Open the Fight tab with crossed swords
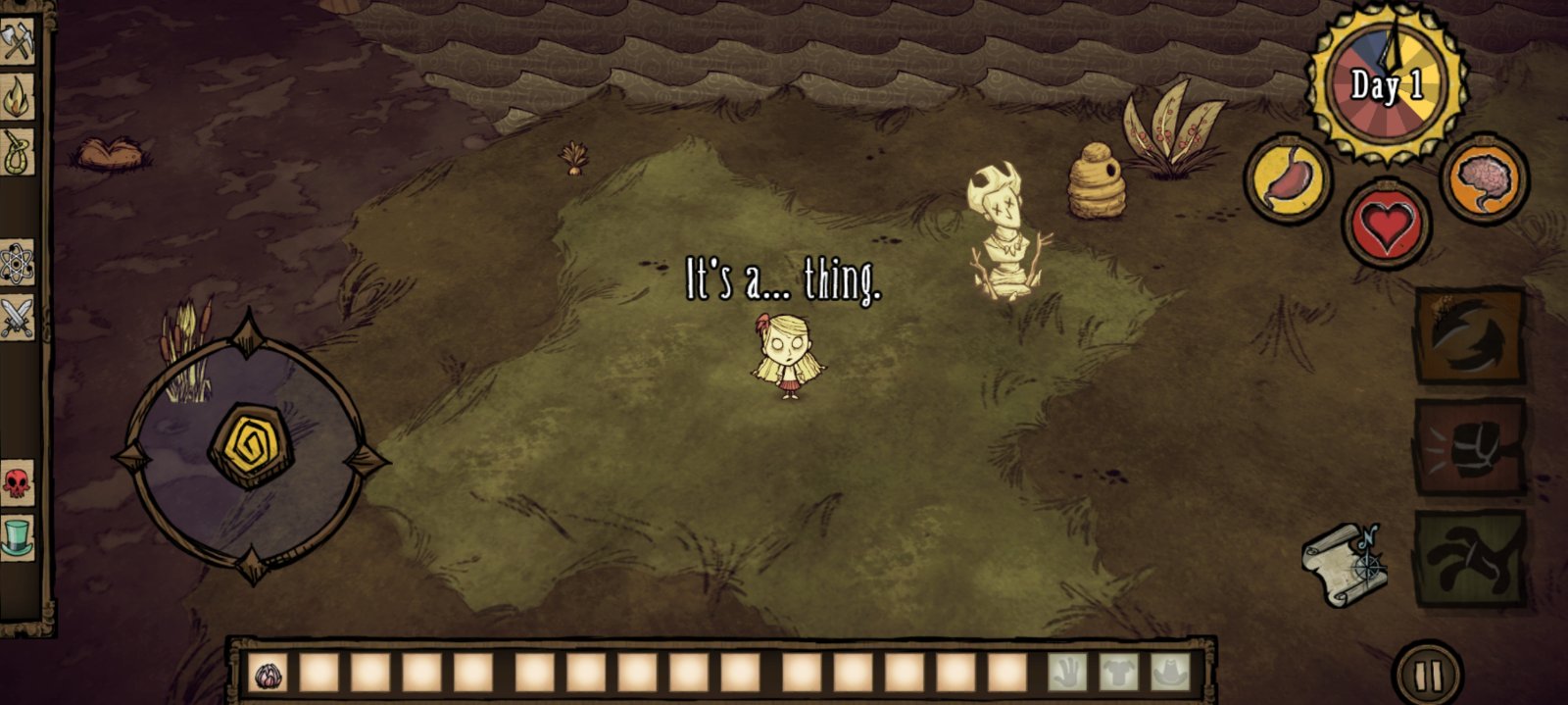The height and width of the screenshot is (705, 1568). click(17, 318)
